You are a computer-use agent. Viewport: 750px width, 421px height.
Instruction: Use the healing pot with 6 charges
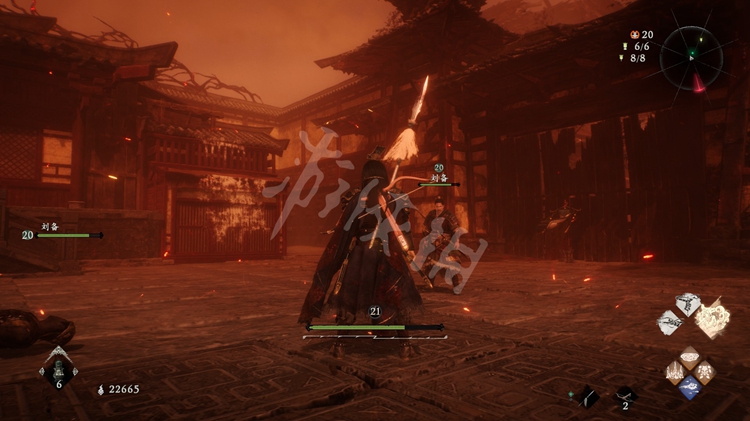pyautogui.click(x=58, y=370)
